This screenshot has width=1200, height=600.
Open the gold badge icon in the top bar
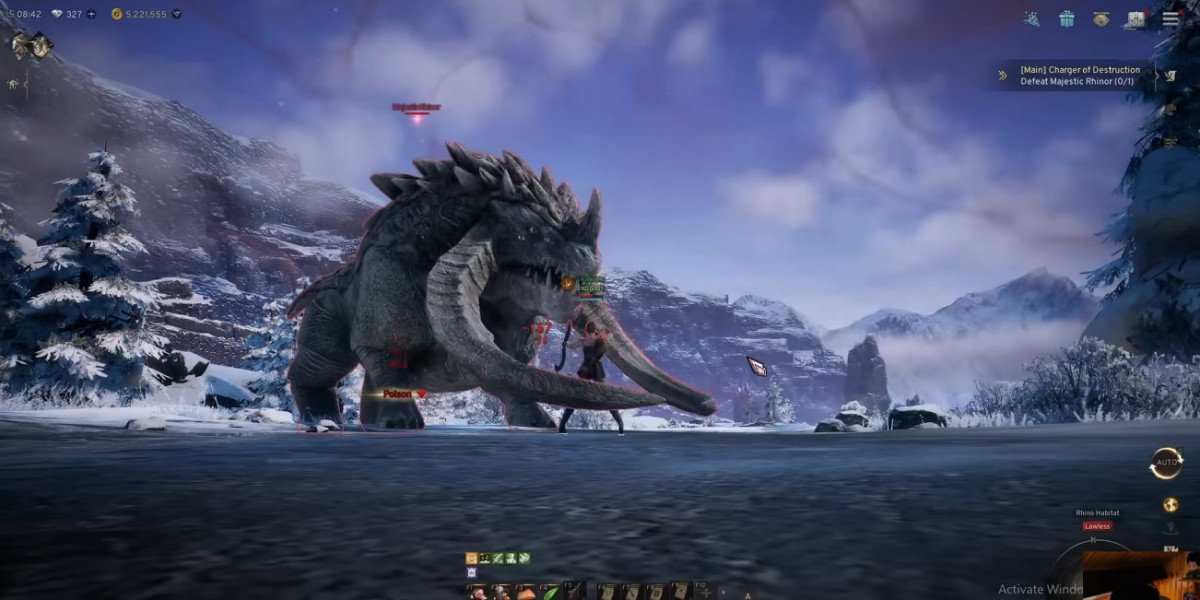click(x=1101, y=19)
